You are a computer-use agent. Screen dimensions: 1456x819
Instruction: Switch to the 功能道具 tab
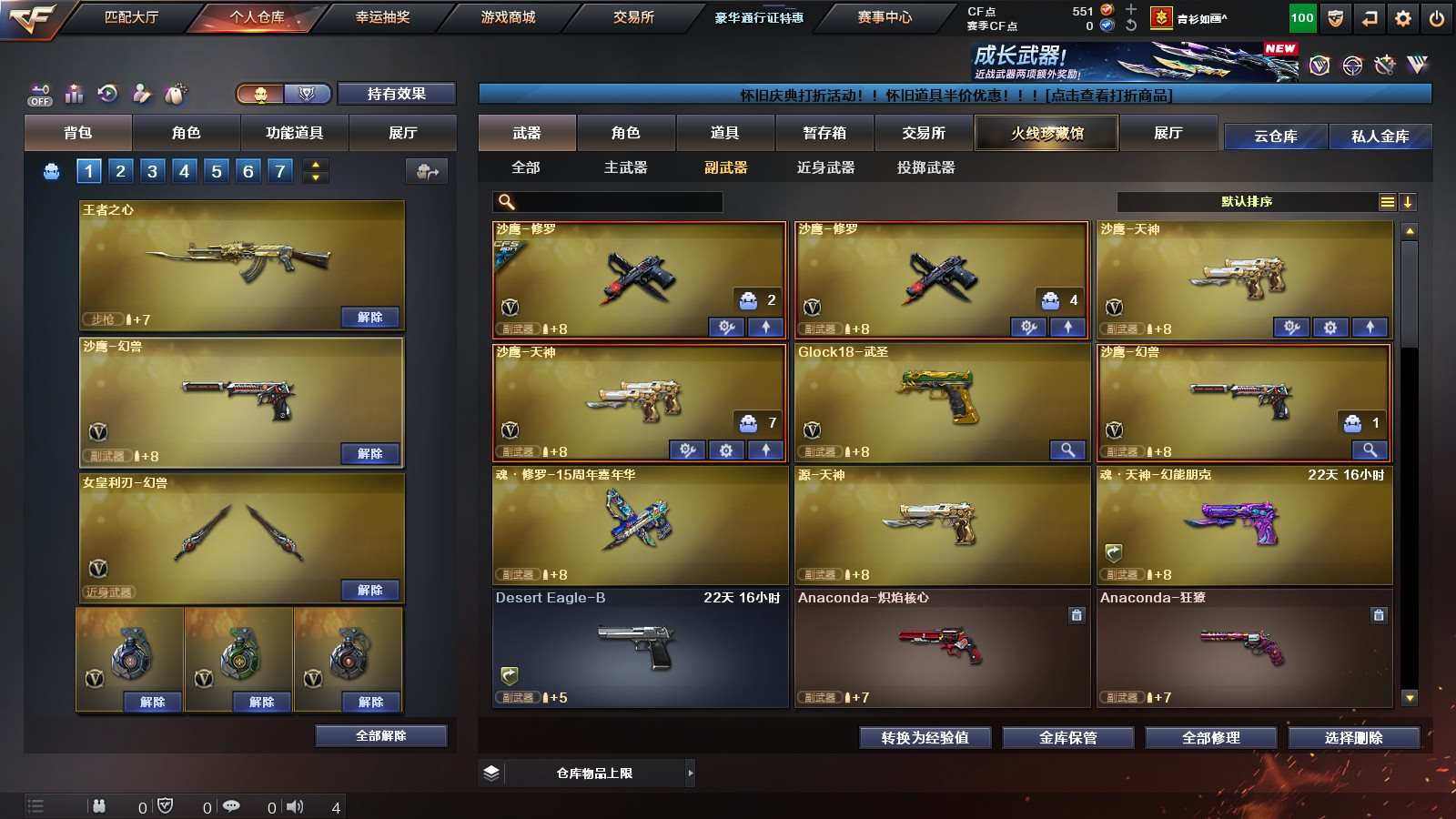pos(294,133)
